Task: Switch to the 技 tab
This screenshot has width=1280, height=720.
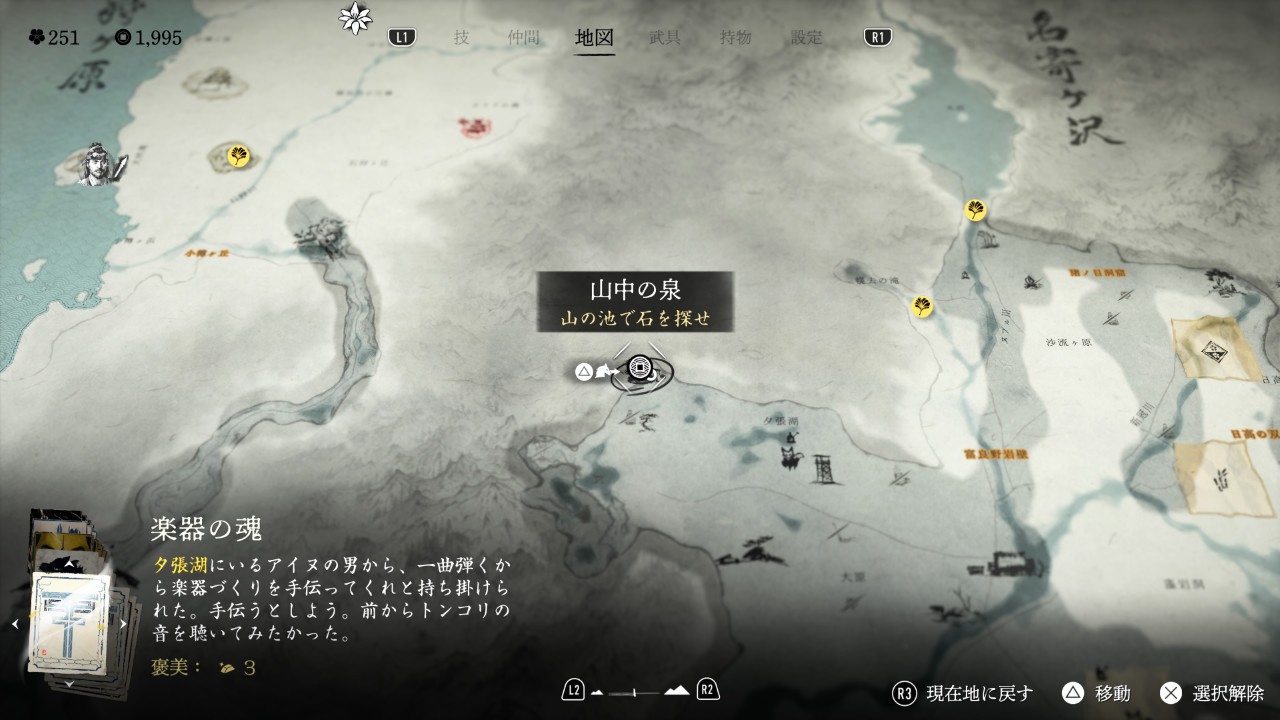Action: [461, 38]
